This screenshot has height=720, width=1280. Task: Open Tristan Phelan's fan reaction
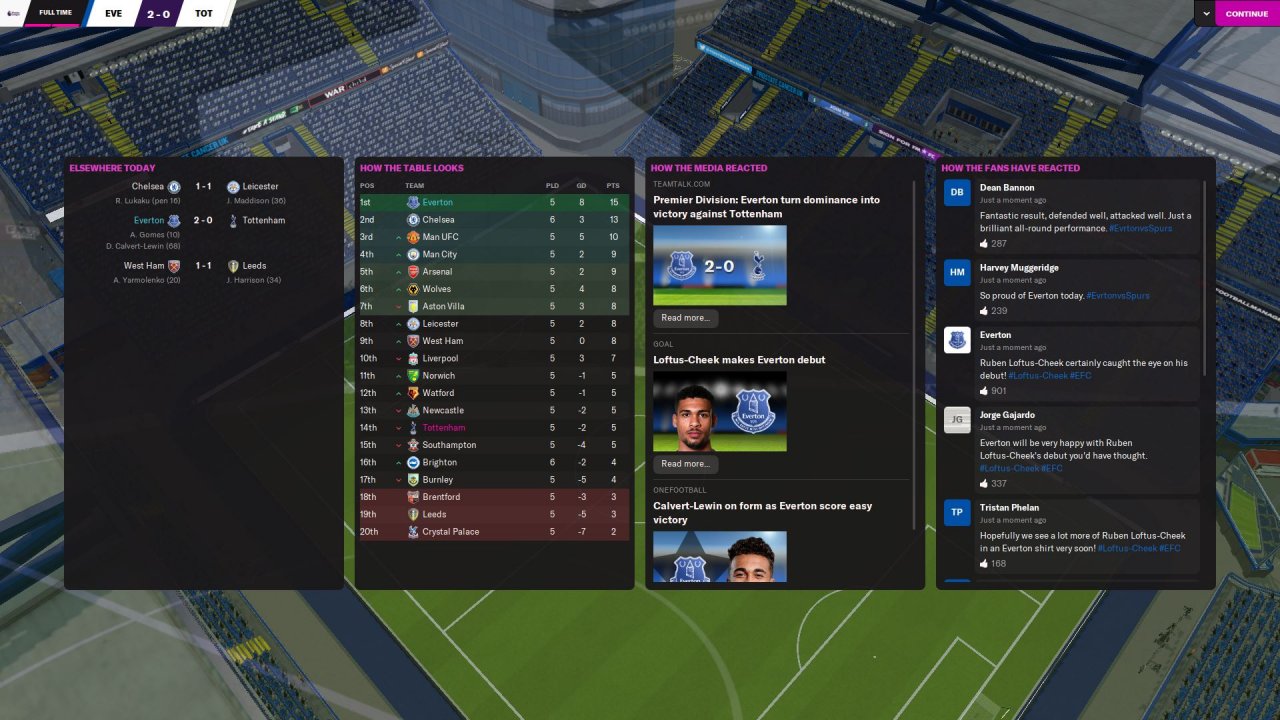coord(1070,535)
